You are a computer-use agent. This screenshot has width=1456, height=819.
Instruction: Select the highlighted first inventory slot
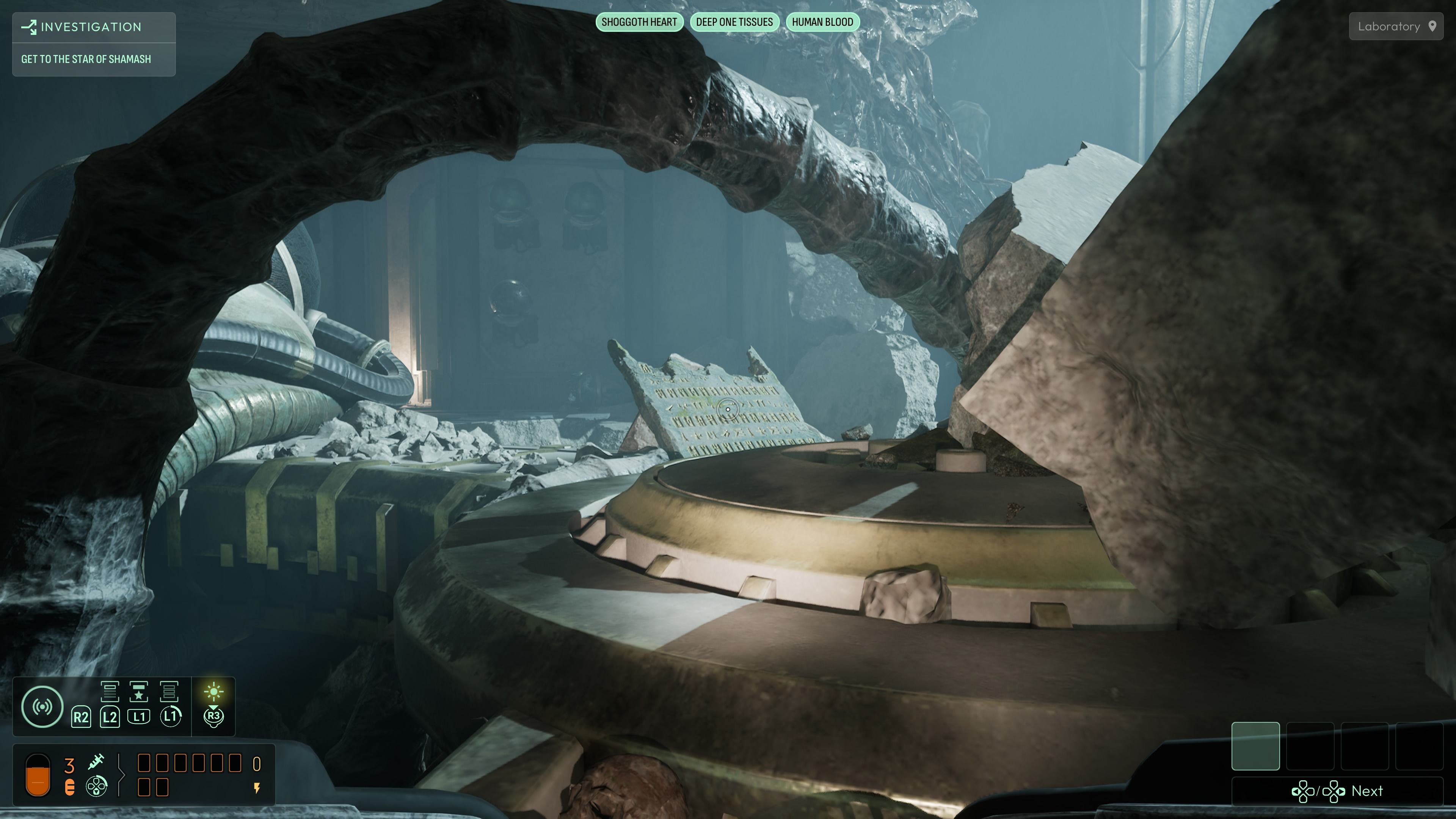click(x=1255, y=745)
